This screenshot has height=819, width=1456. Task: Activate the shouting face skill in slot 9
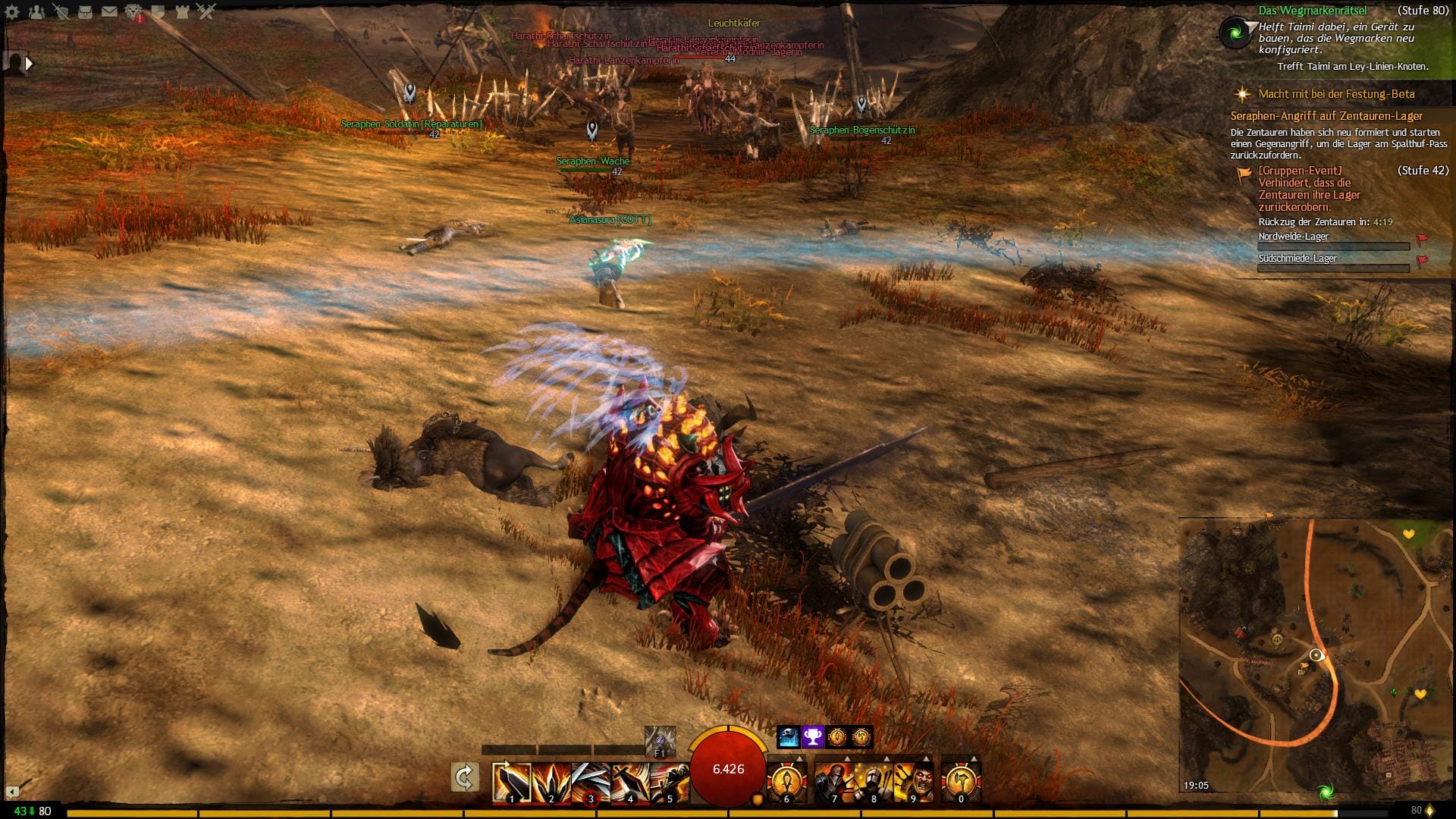[x=913, y=782]
